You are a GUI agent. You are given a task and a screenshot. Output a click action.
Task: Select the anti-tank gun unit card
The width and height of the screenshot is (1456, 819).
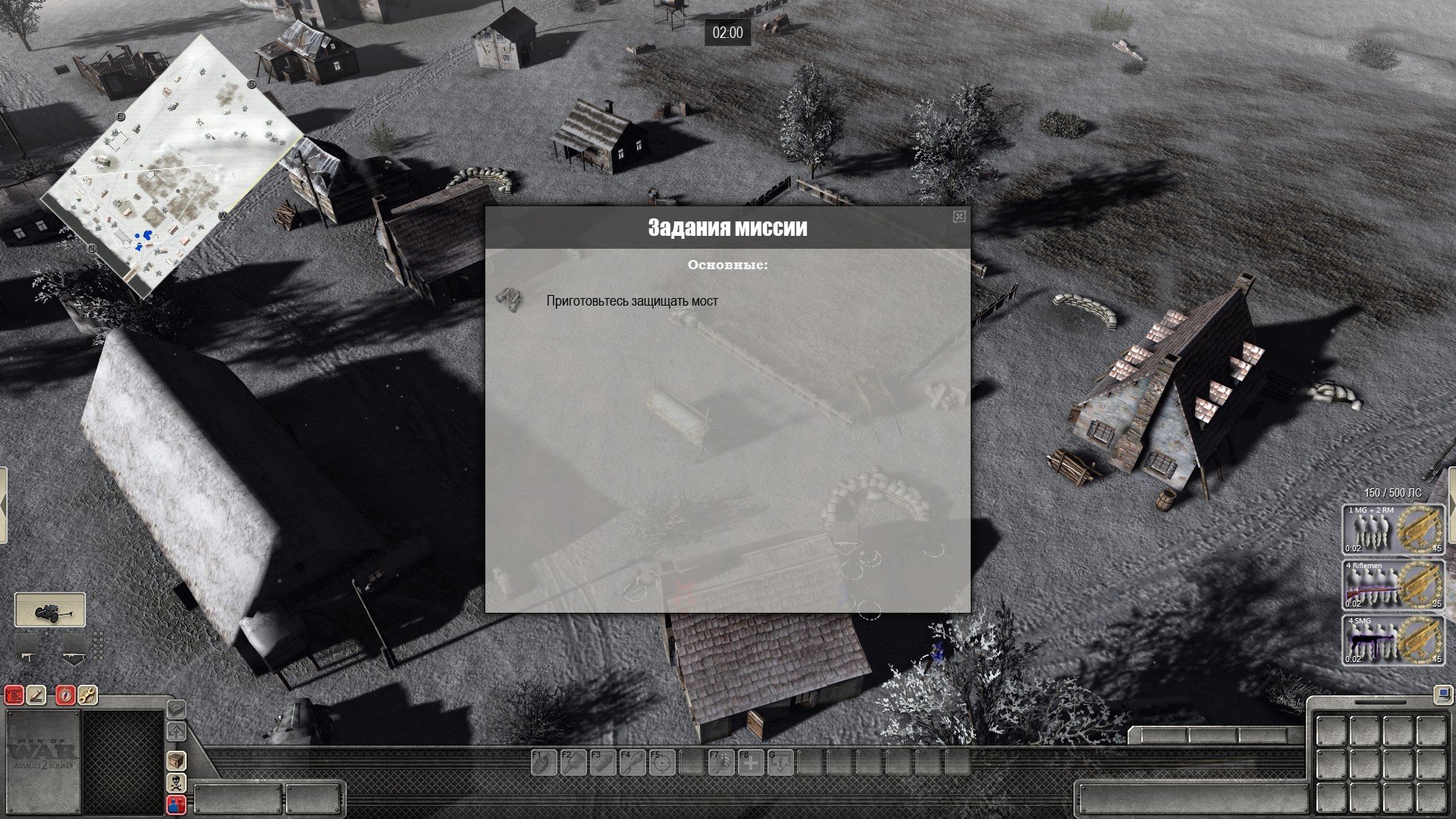pos(50,610)
